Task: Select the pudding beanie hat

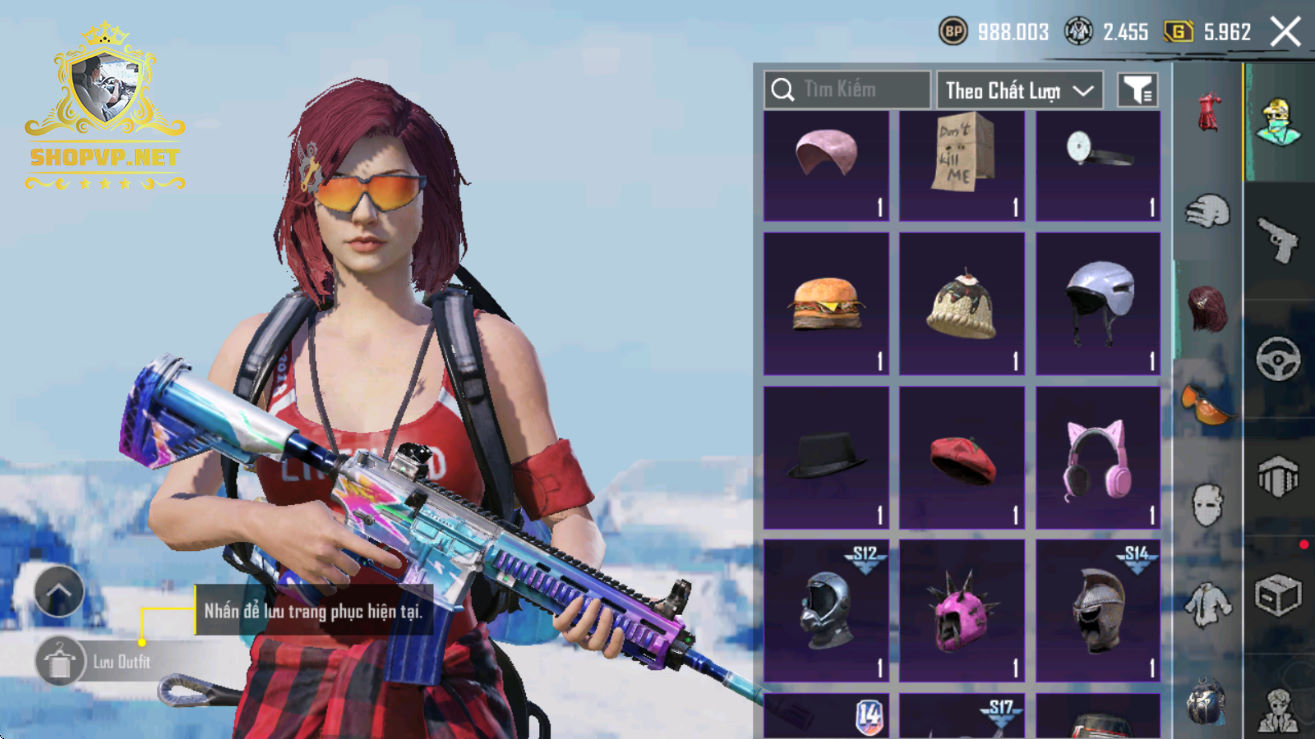Action: point(962,304)
